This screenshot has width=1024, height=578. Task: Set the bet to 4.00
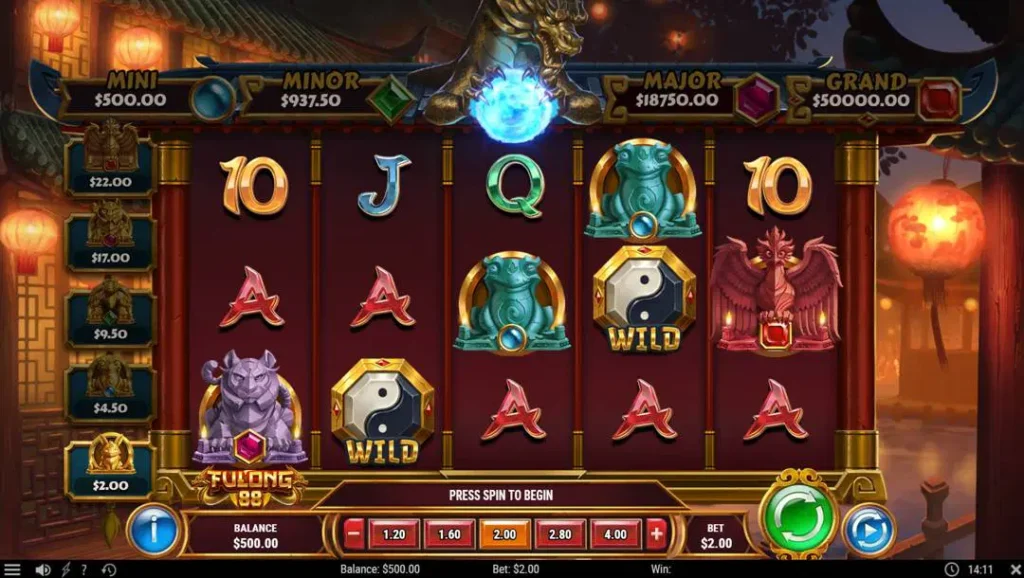click(616, 534)
